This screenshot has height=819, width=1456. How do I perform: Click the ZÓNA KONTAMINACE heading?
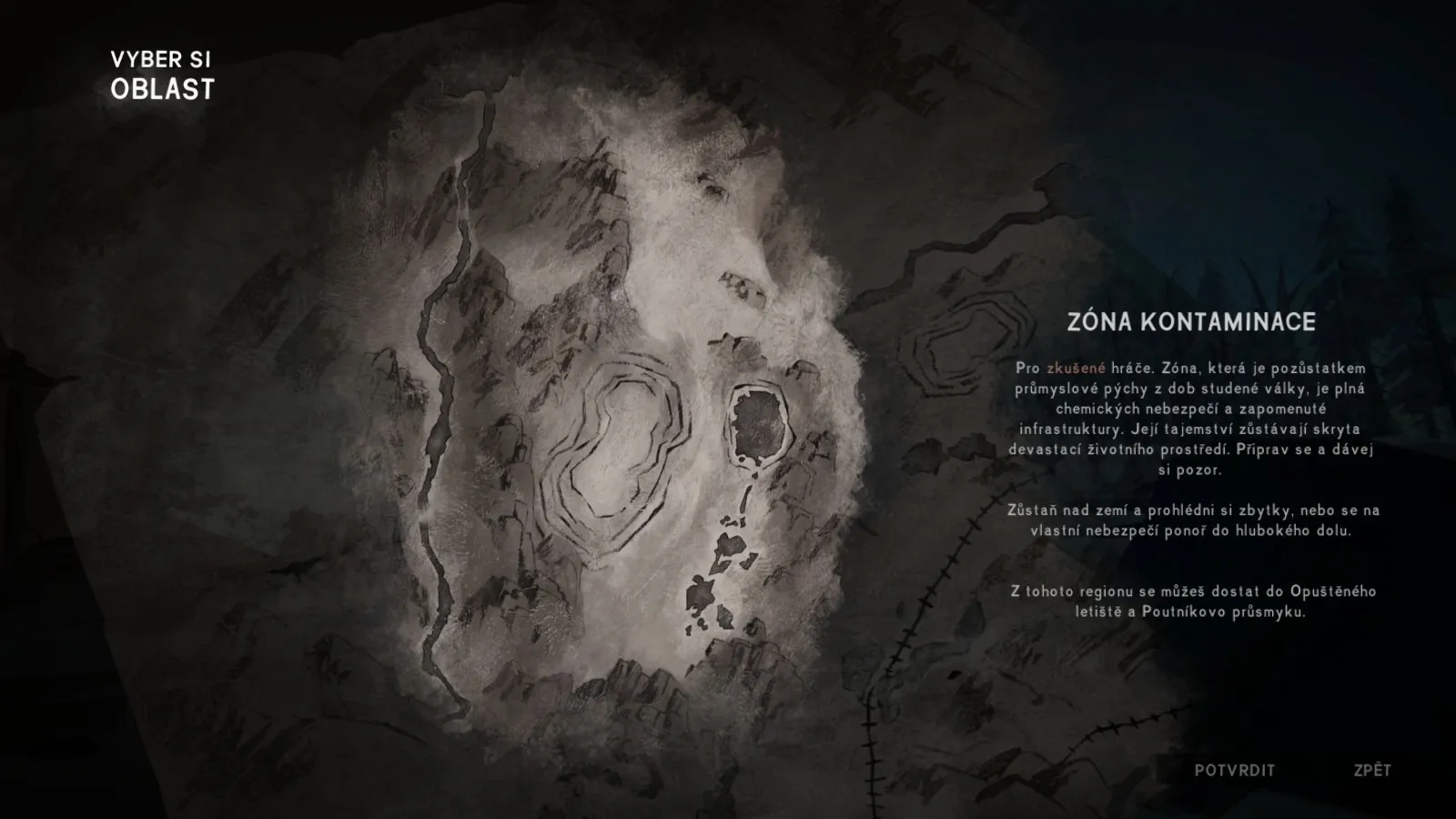tap(1193, 320)
